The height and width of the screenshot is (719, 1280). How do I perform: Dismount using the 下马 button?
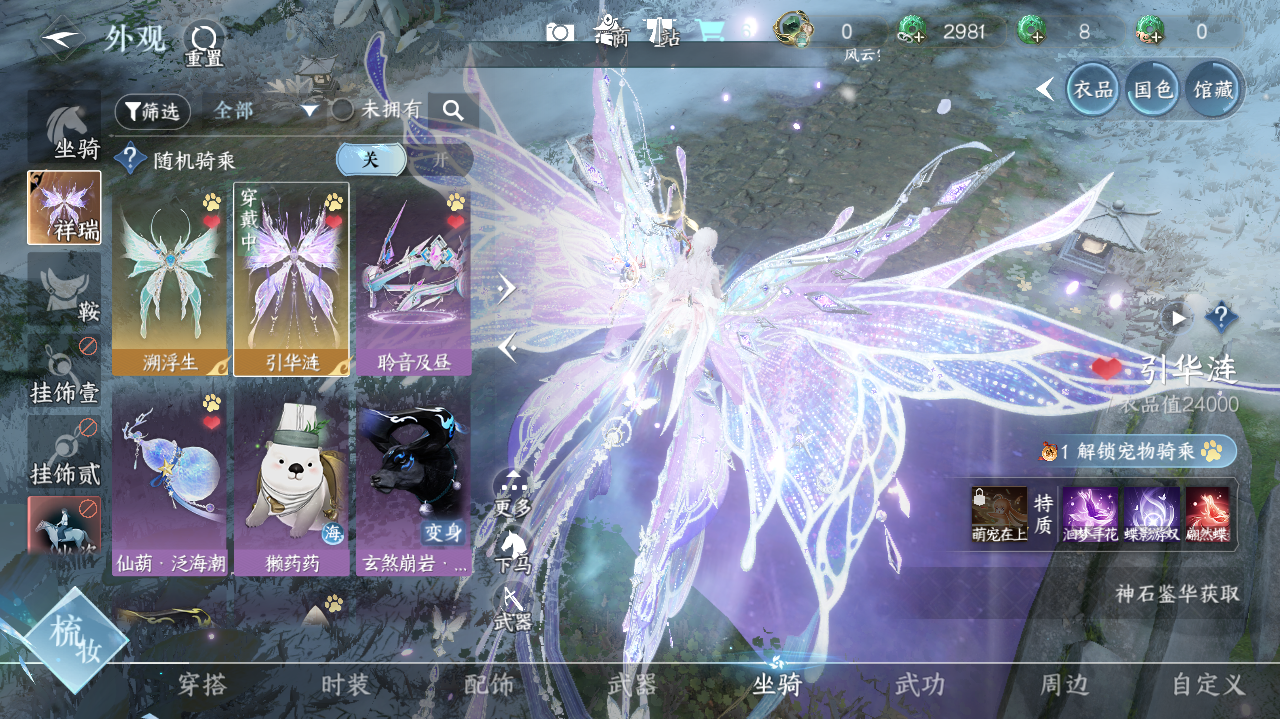click(x=512, y=550)
